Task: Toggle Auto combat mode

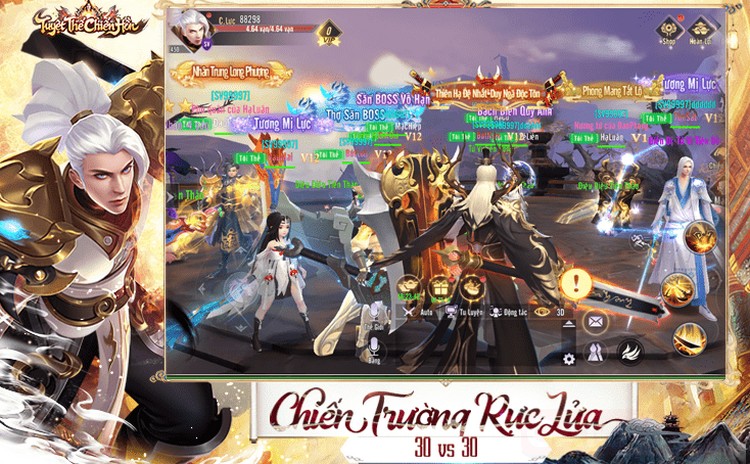Action: click(x=414, y=312)
